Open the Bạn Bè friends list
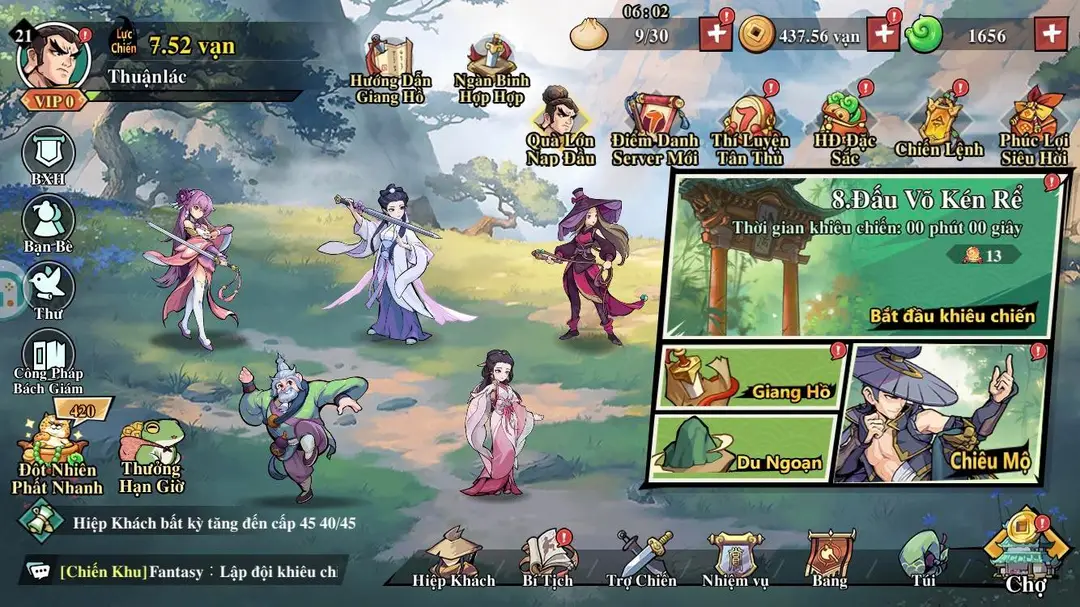1080x607 pixels. (48, 220)
